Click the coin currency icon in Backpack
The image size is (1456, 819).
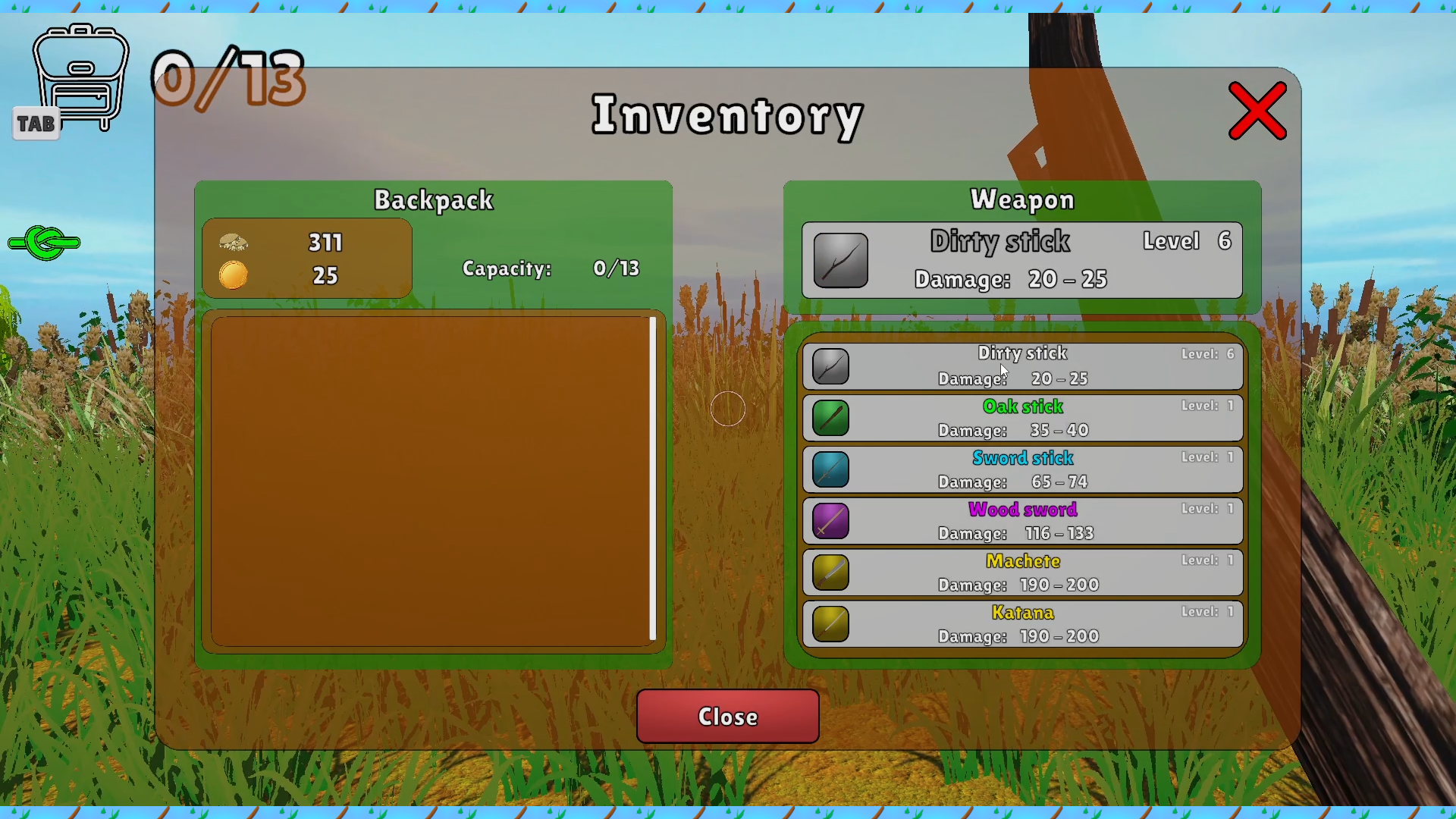234,275
